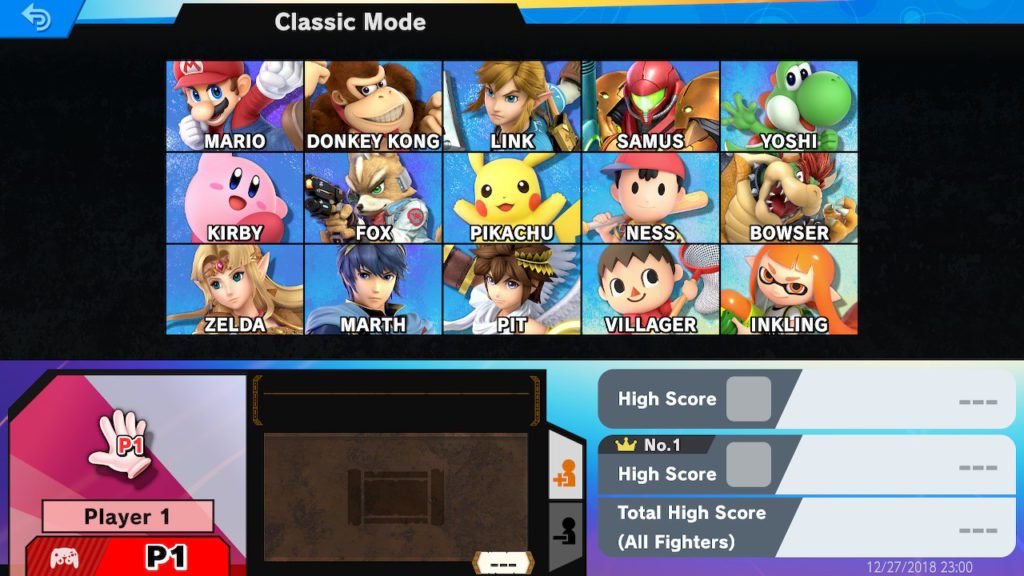This screenshot has width=1024, height=576.
Task: Click the black remove-player icon tab
Action: [565, 532]
